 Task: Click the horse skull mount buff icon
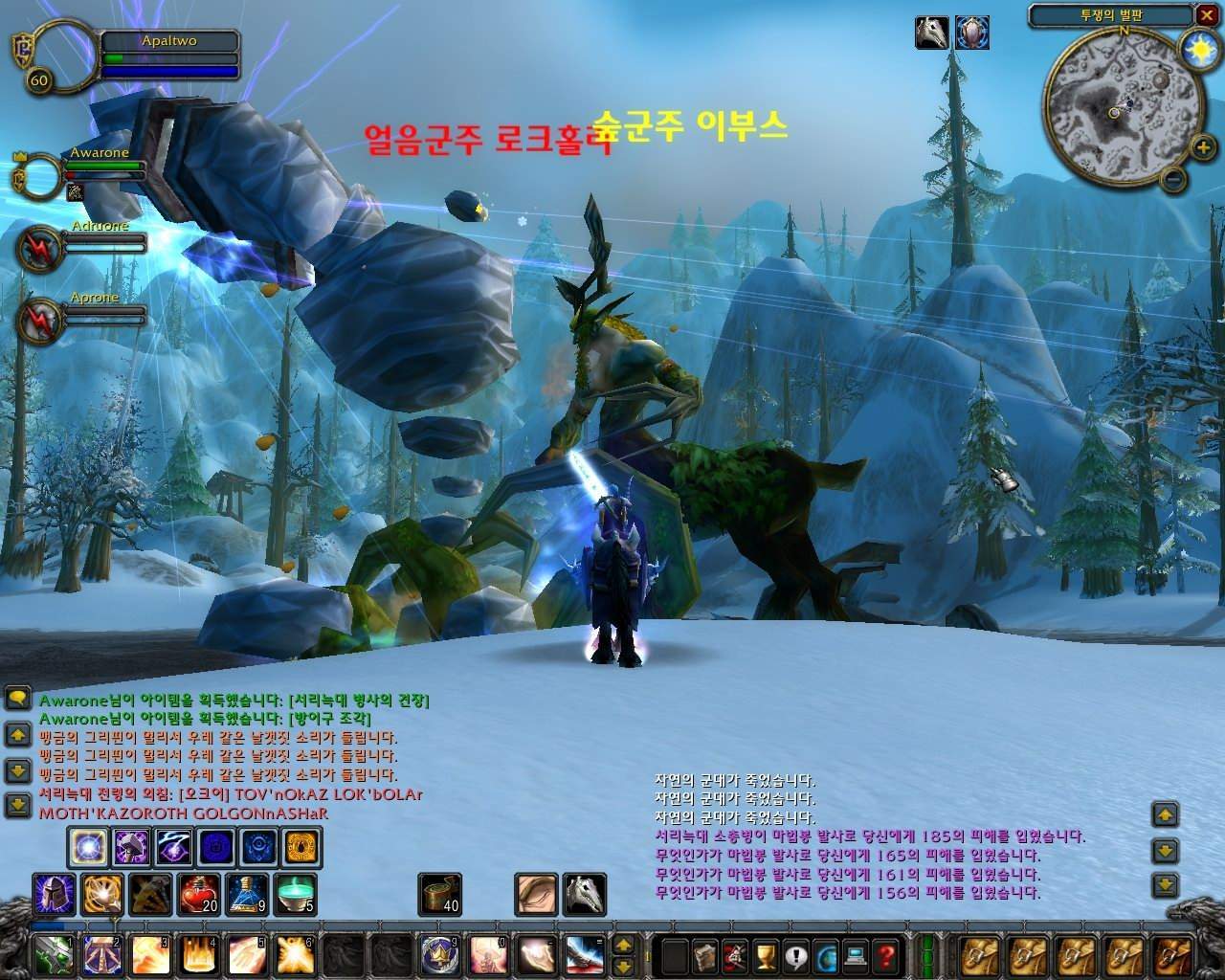click(932, 33)
